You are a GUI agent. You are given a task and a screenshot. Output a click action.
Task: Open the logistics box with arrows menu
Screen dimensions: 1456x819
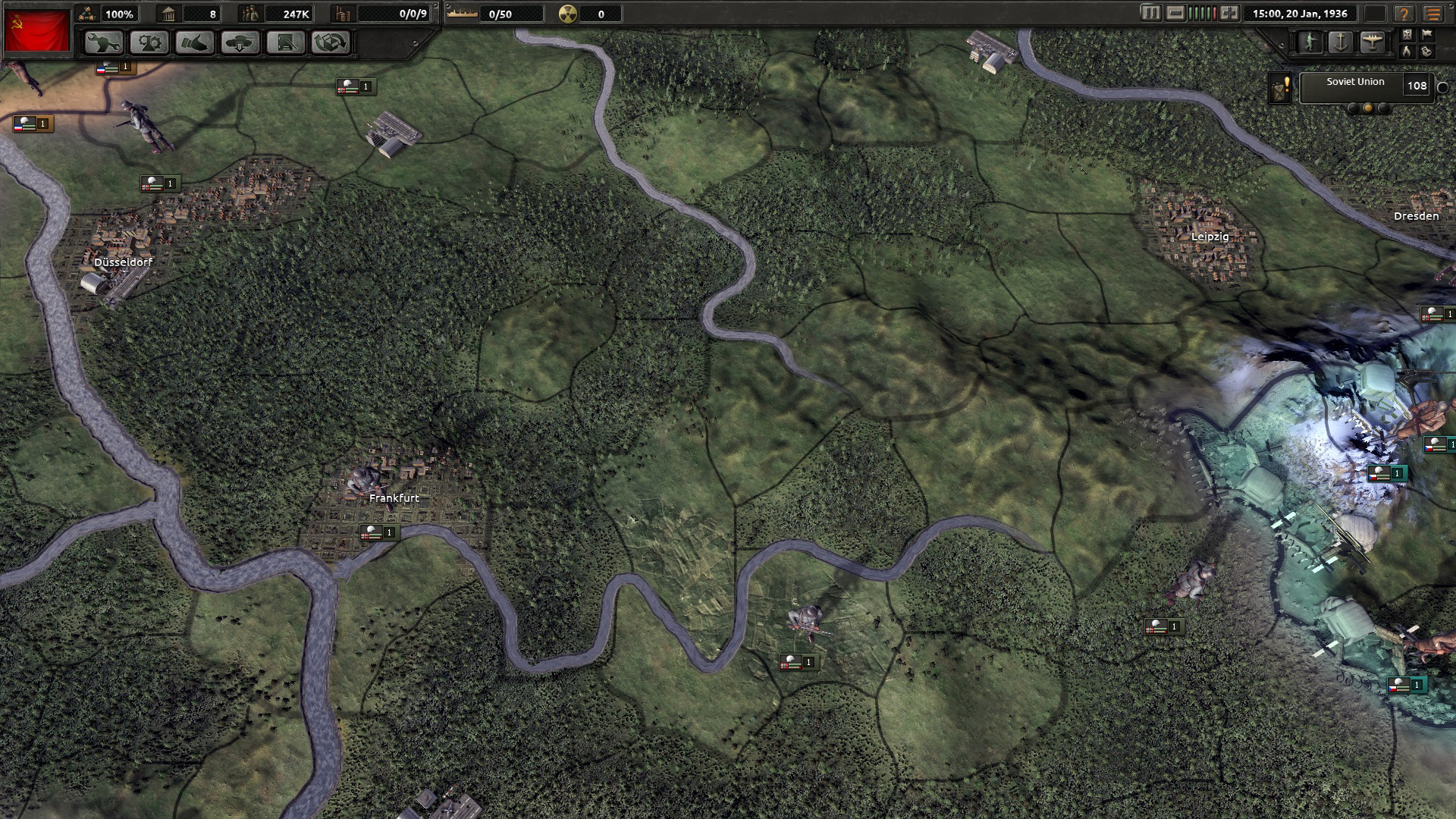(331, 42)
